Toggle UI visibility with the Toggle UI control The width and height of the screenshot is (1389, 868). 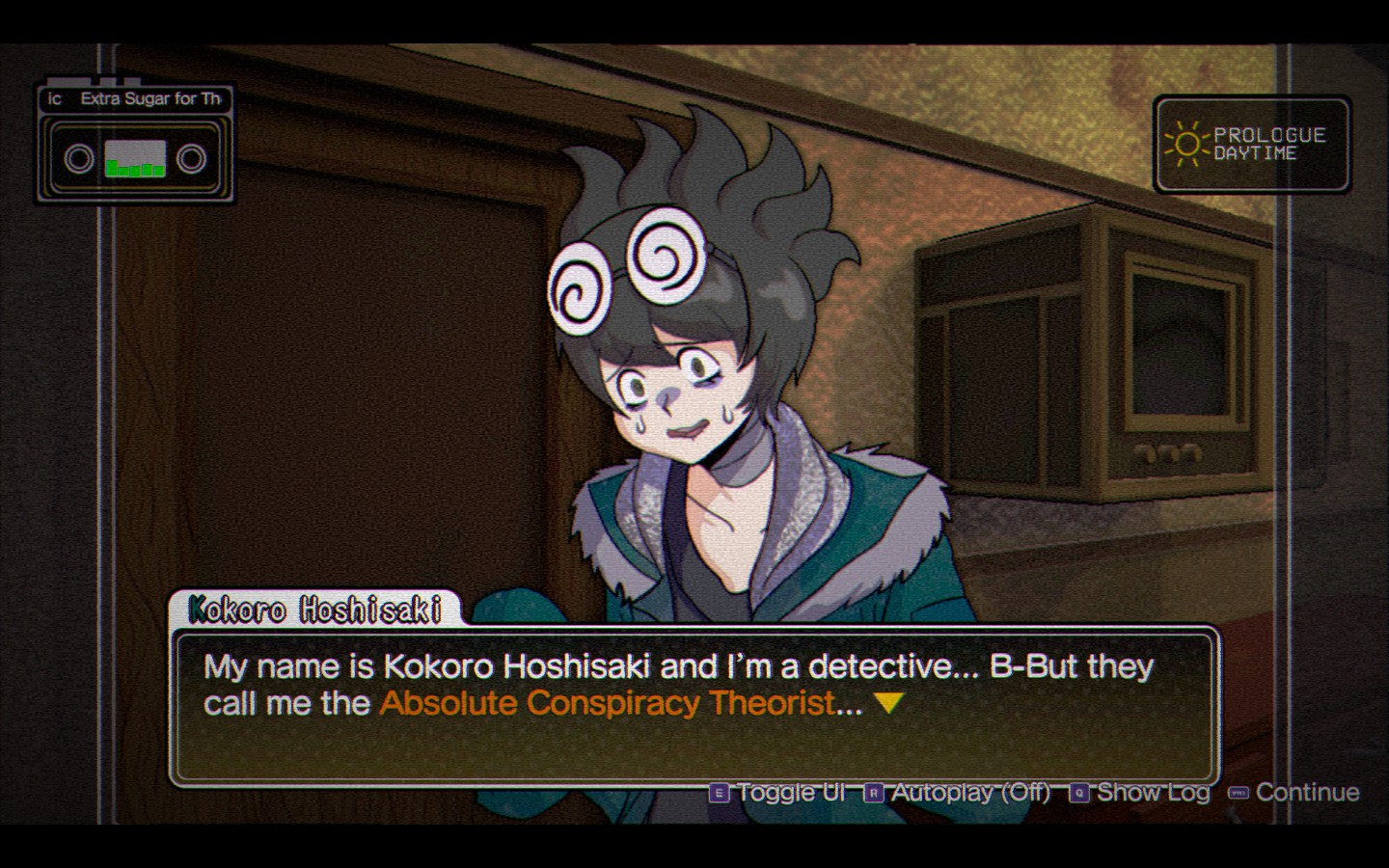point(791,793)
